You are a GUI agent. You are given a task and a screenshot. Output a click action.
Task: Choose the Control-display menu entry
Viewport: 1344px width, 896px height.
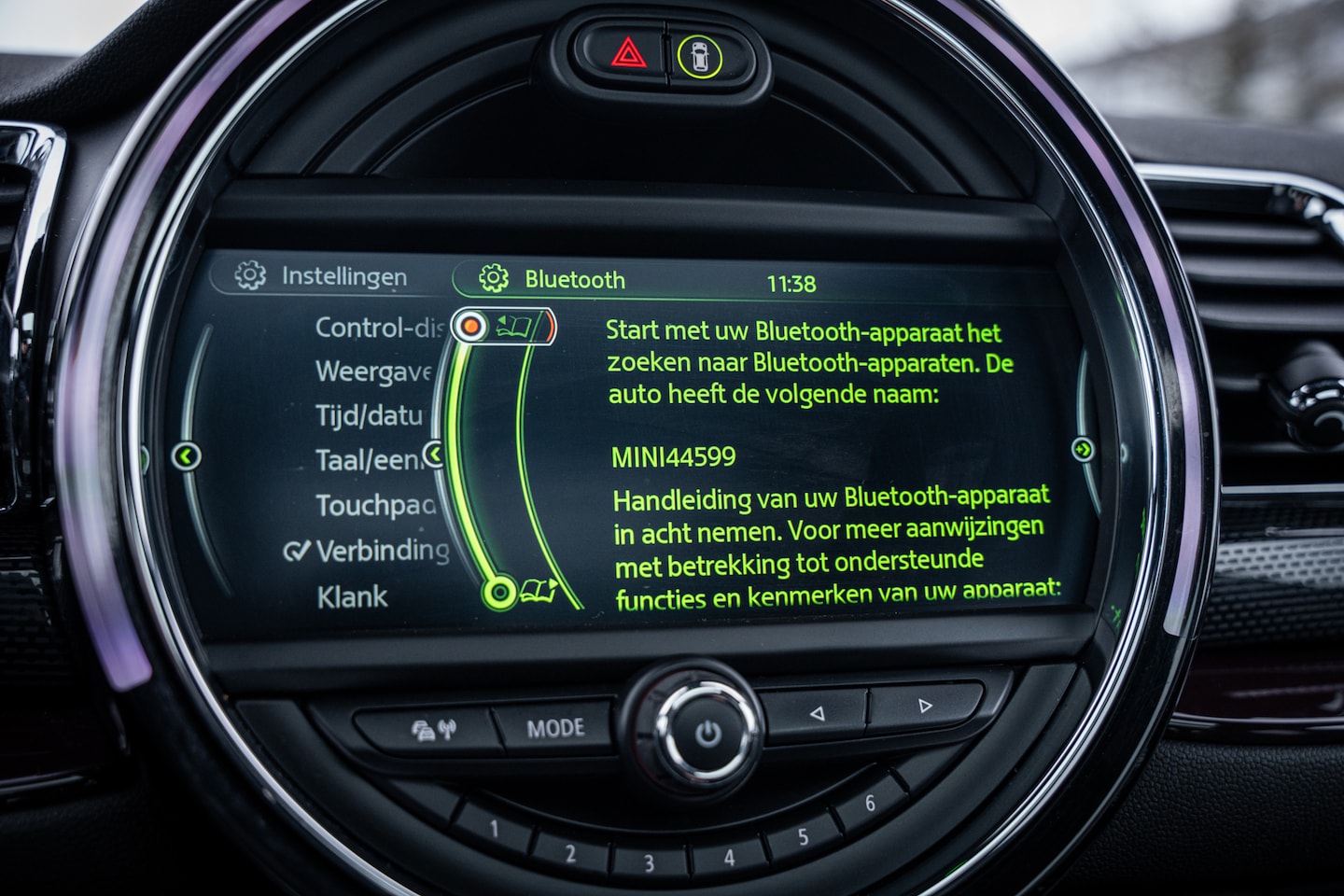pos(378,328)
